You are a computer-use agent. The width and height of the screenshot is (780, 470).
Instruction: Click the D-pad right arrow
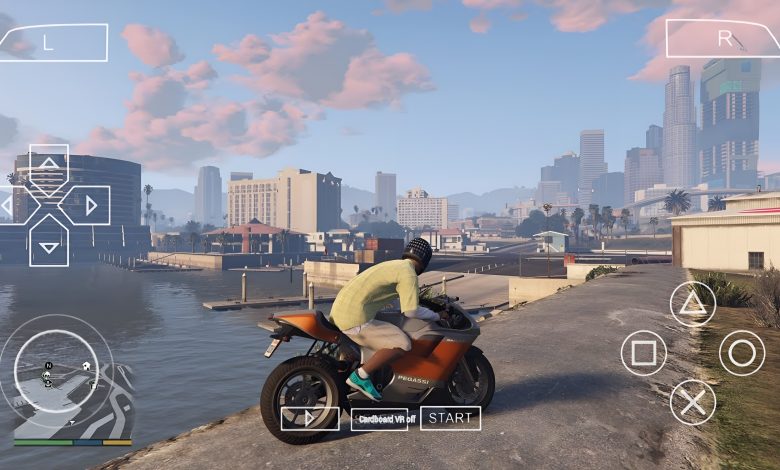[90, 206]
